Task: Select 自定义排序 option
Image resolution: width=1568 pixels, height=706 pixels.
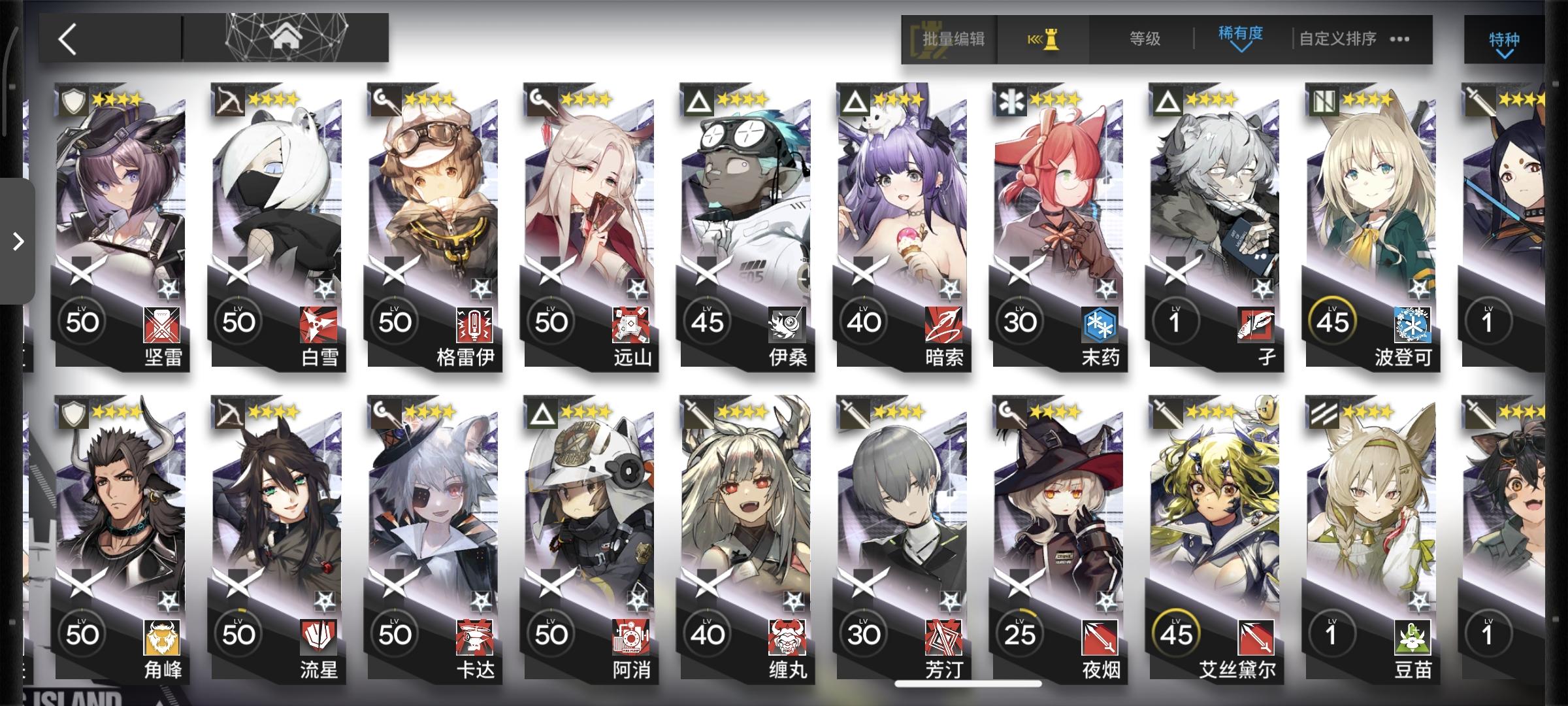Action: (1336, 39)
